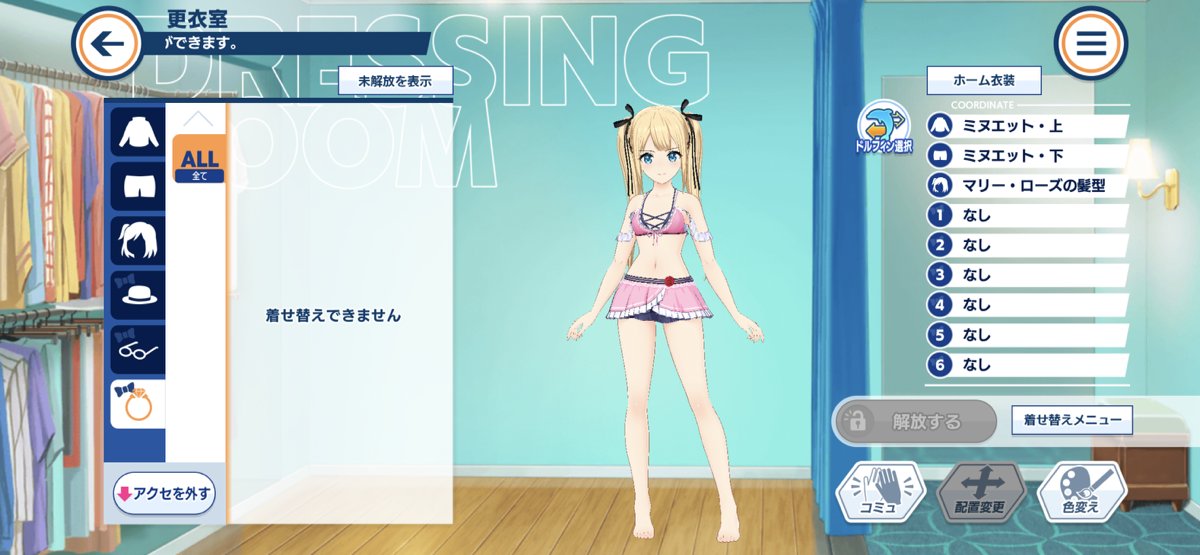Select the ring accessory category
The width and height of the screenshot is (1200, 555).
[137, 405]
